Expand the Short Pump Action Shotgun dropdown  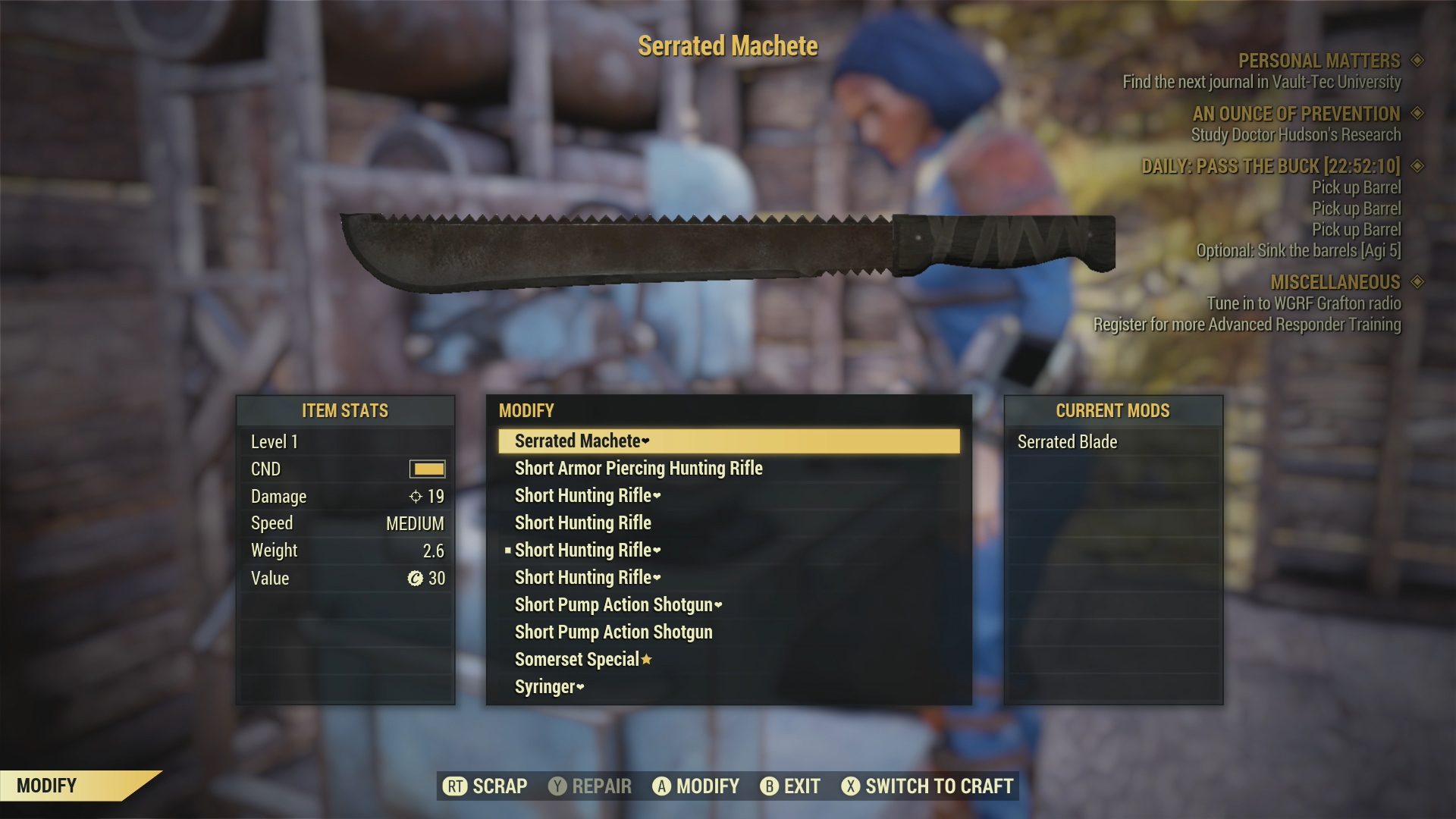(x=717, y=605)
